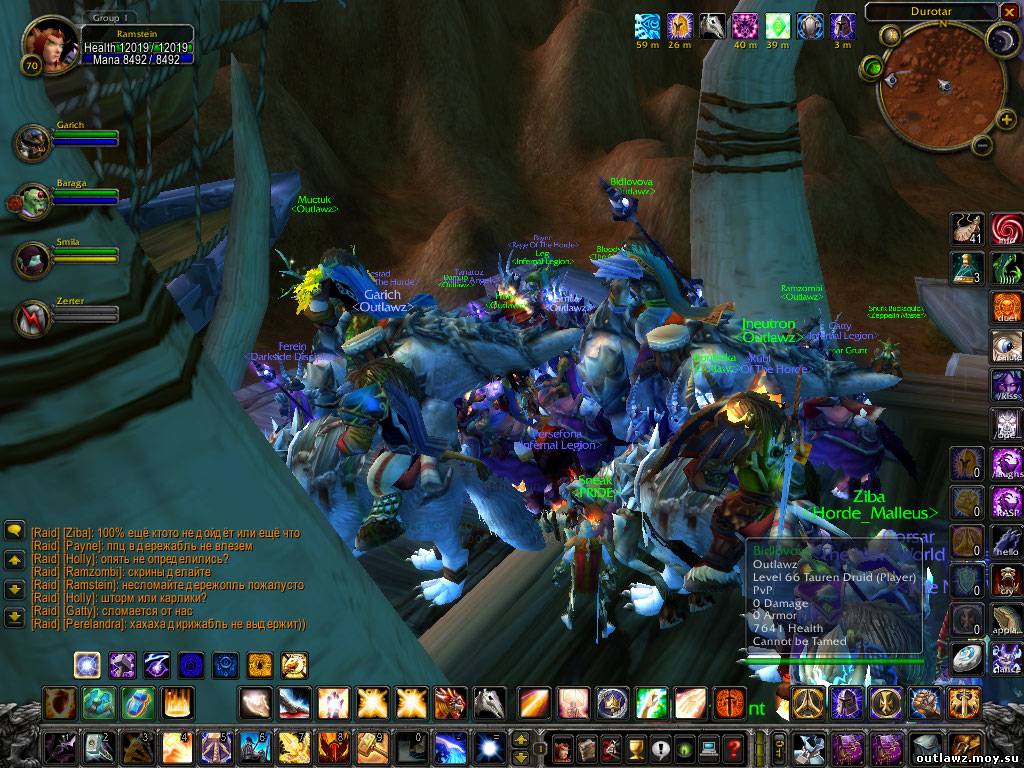Click the dance emote macro button
1024x768 pixels.
pyautogui.click(x=1006, y=656)
